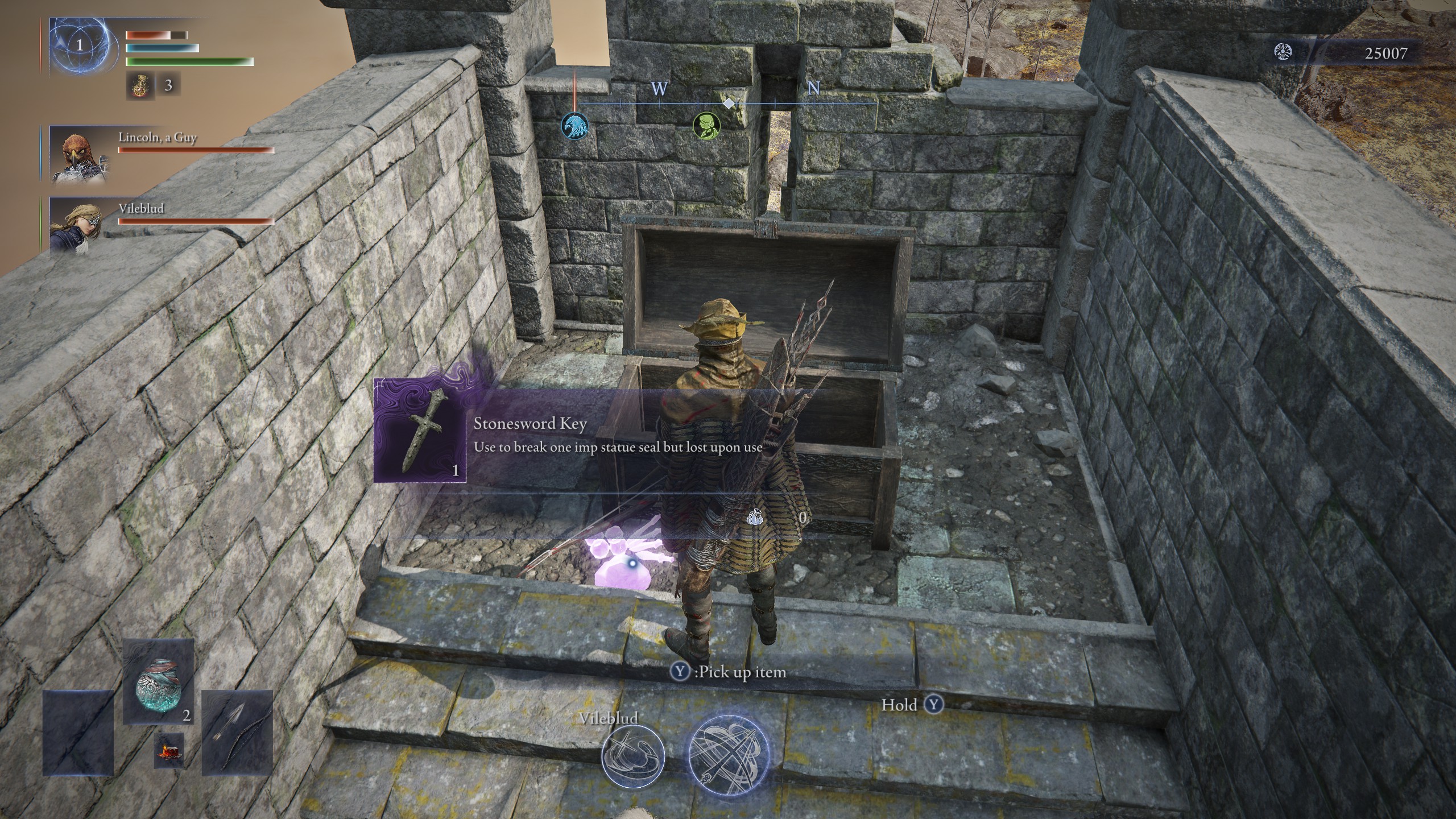Click the green teammate compass marker
This screenshot has width=1456, height=819.
(x=706, y=125)
